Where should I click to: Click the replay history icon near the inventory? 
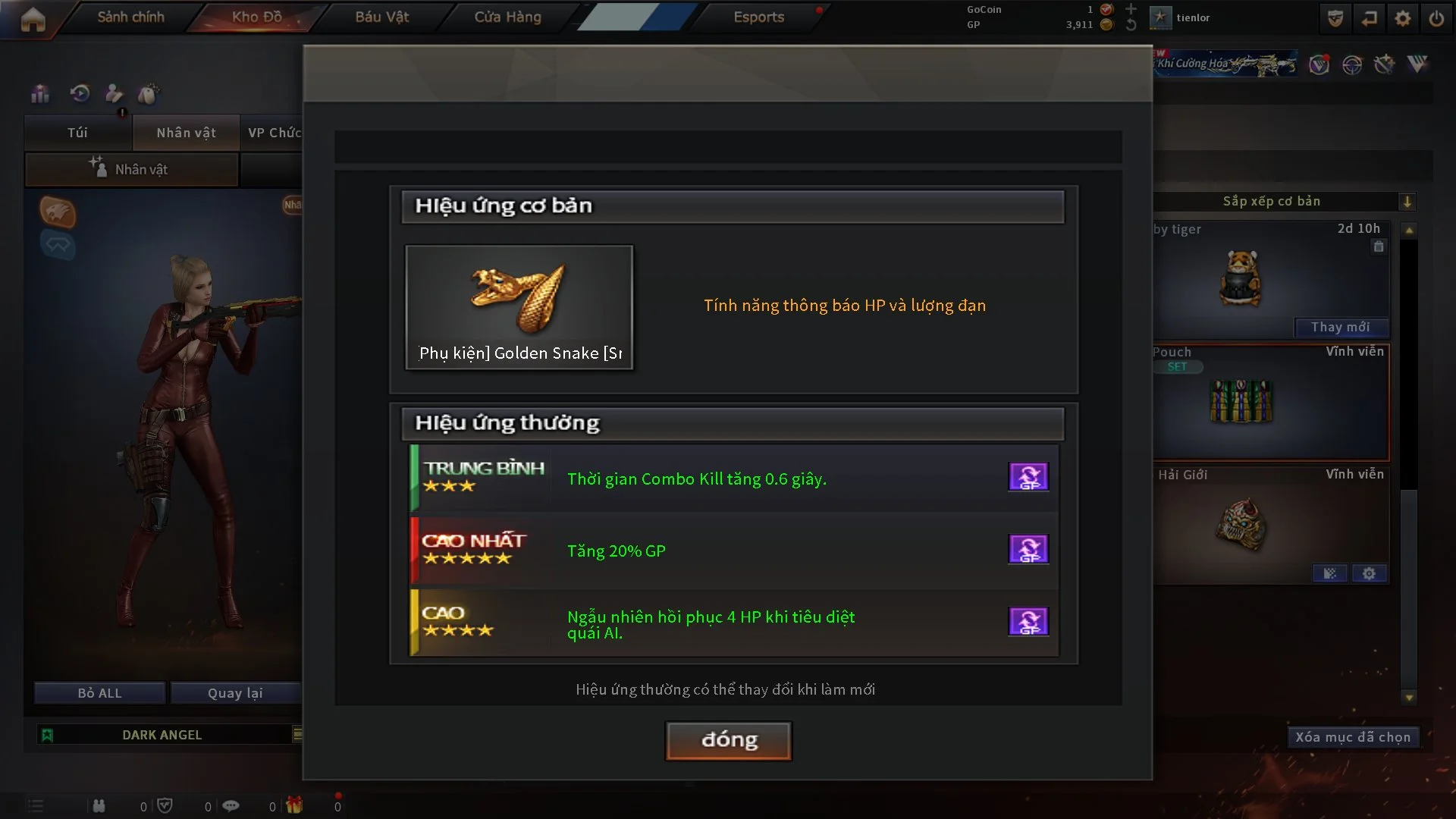tap(79, 94)
